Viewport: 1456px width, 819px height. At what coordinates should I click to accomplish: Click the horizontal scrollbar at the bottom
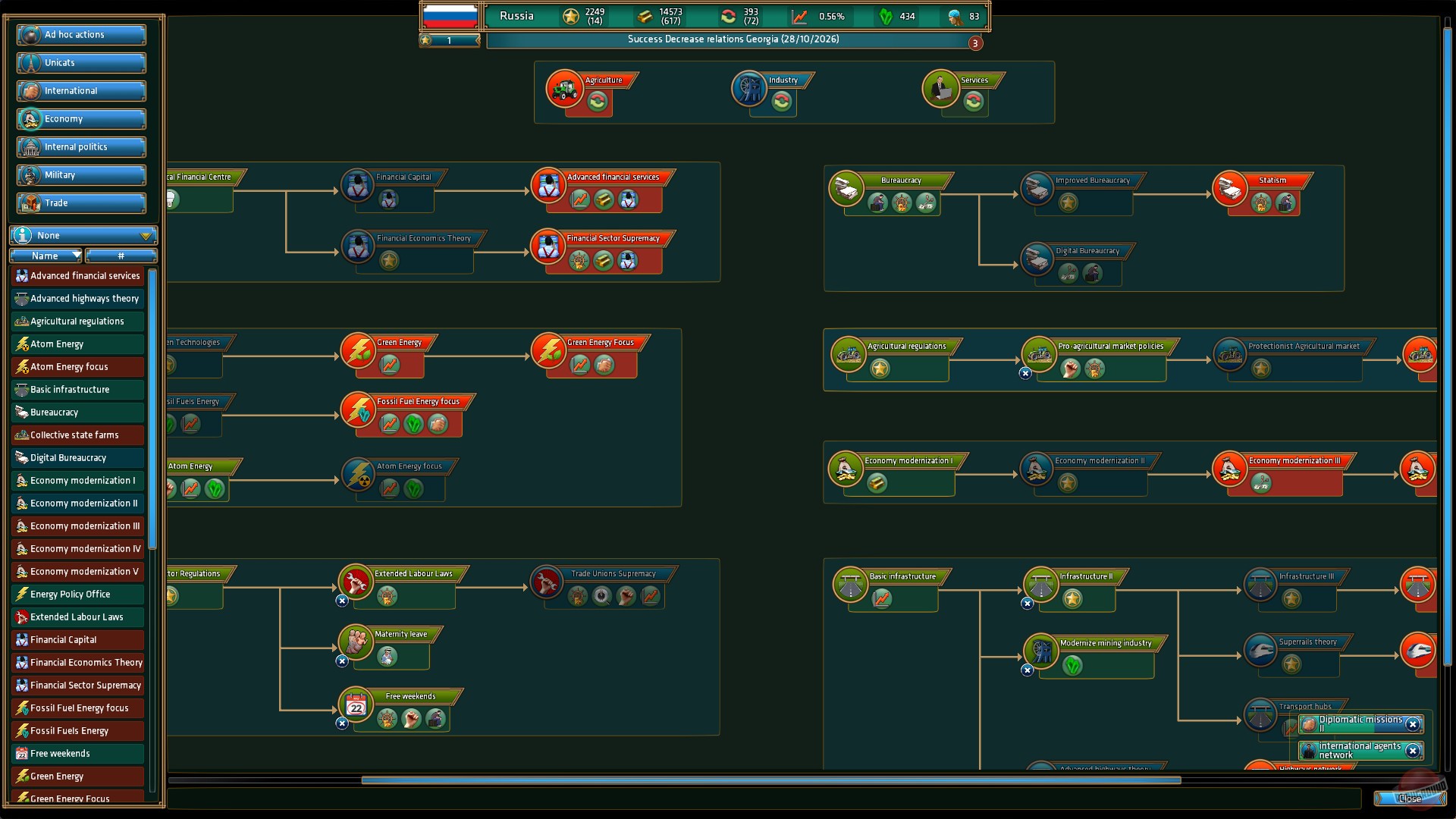tap(771, 779)
